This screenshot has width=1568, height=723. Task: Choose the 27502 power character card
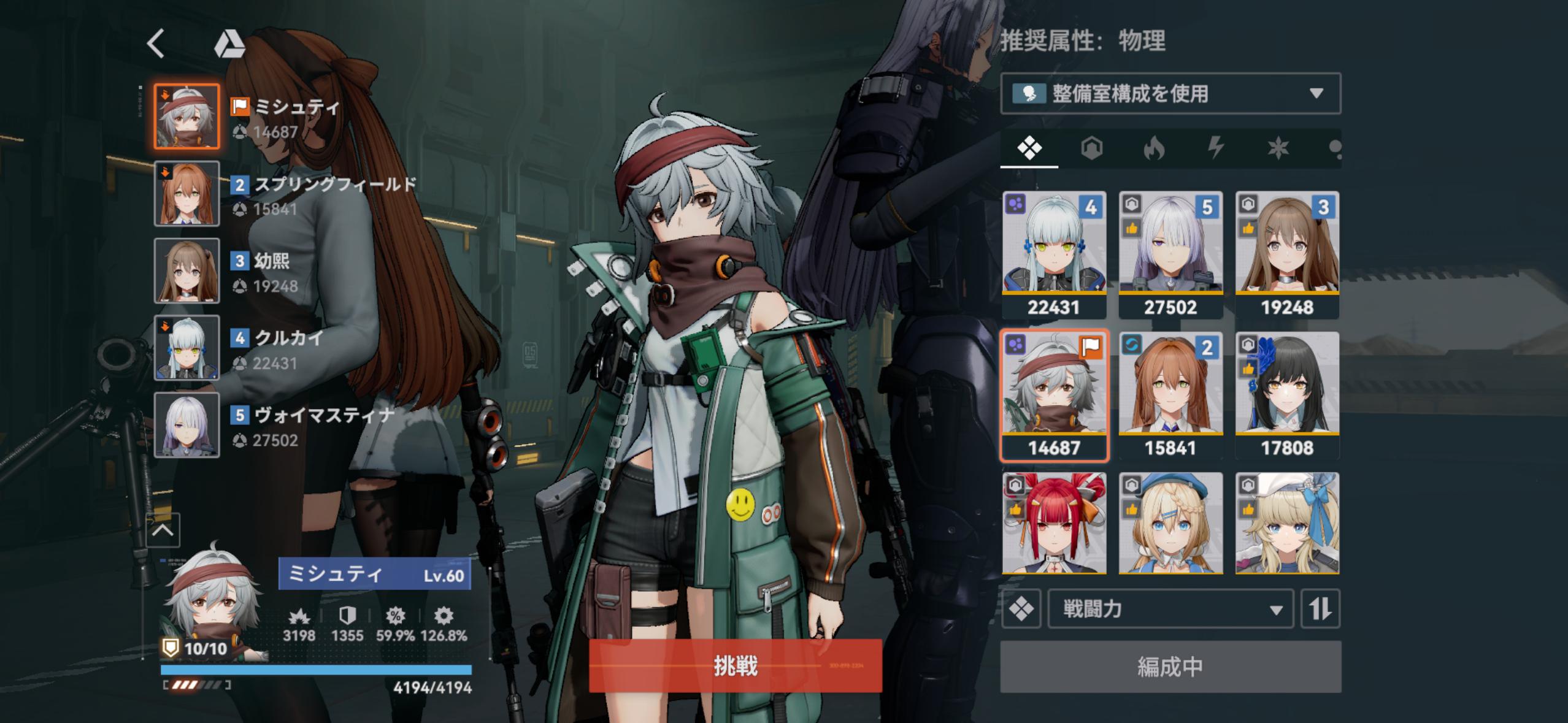click(1170, 254)
